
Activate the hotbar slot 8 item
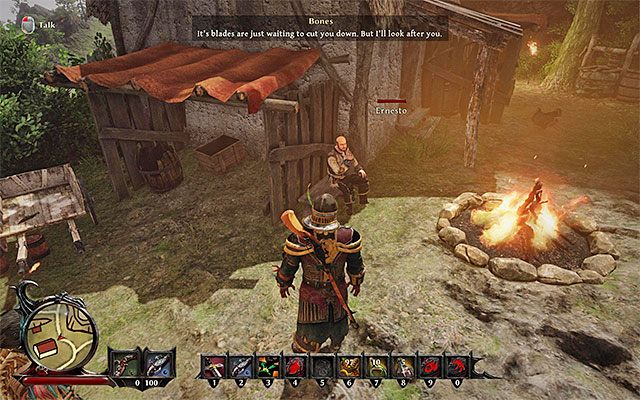click(402, 367)
